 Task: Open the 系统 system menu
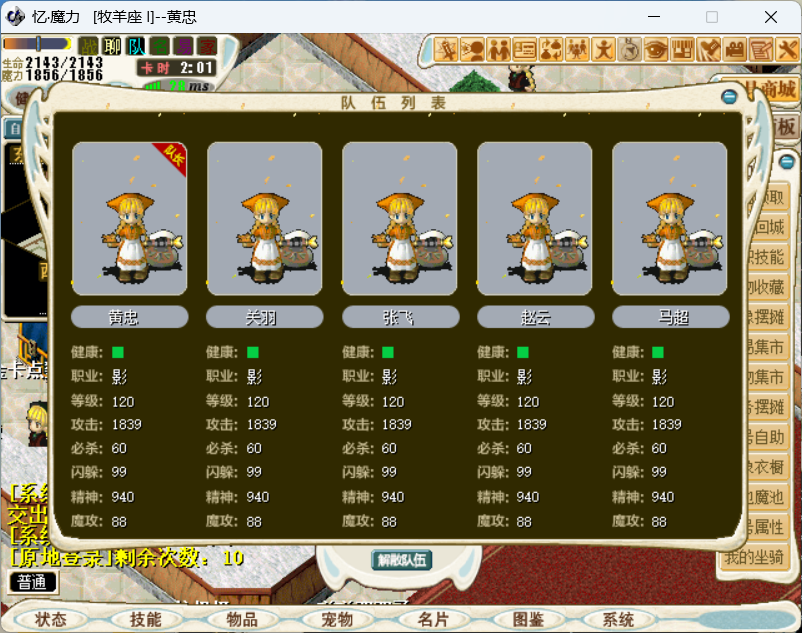tap(619, 620)
